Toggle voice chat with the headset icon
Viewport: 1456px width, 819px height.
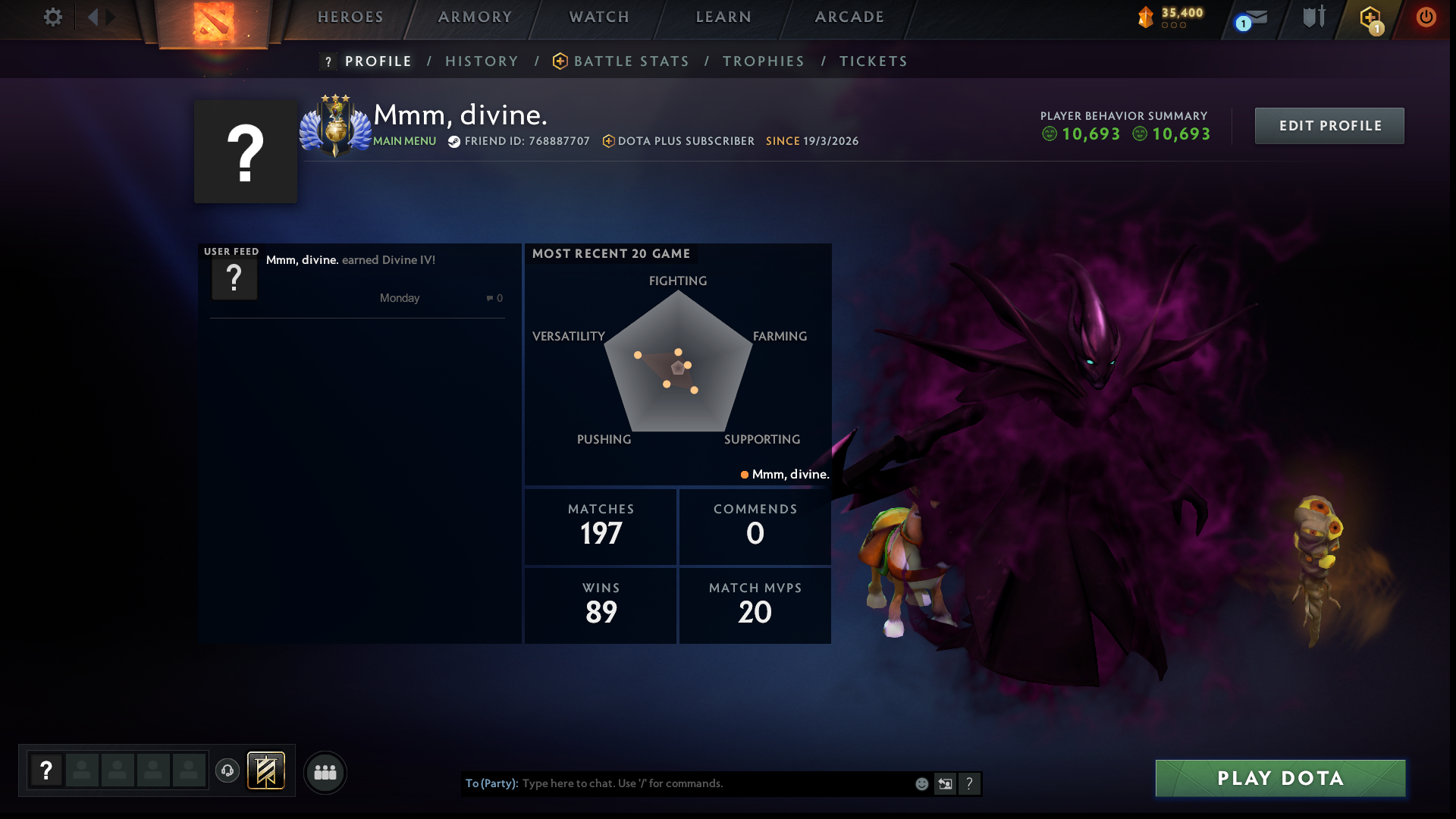click(229, 770)
